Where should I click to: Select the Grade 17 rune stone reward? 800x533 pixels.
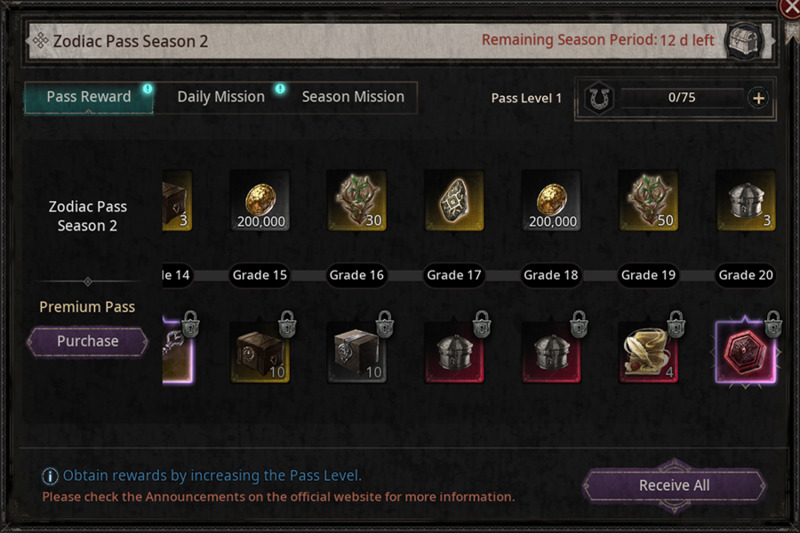(x=454, y=200)
